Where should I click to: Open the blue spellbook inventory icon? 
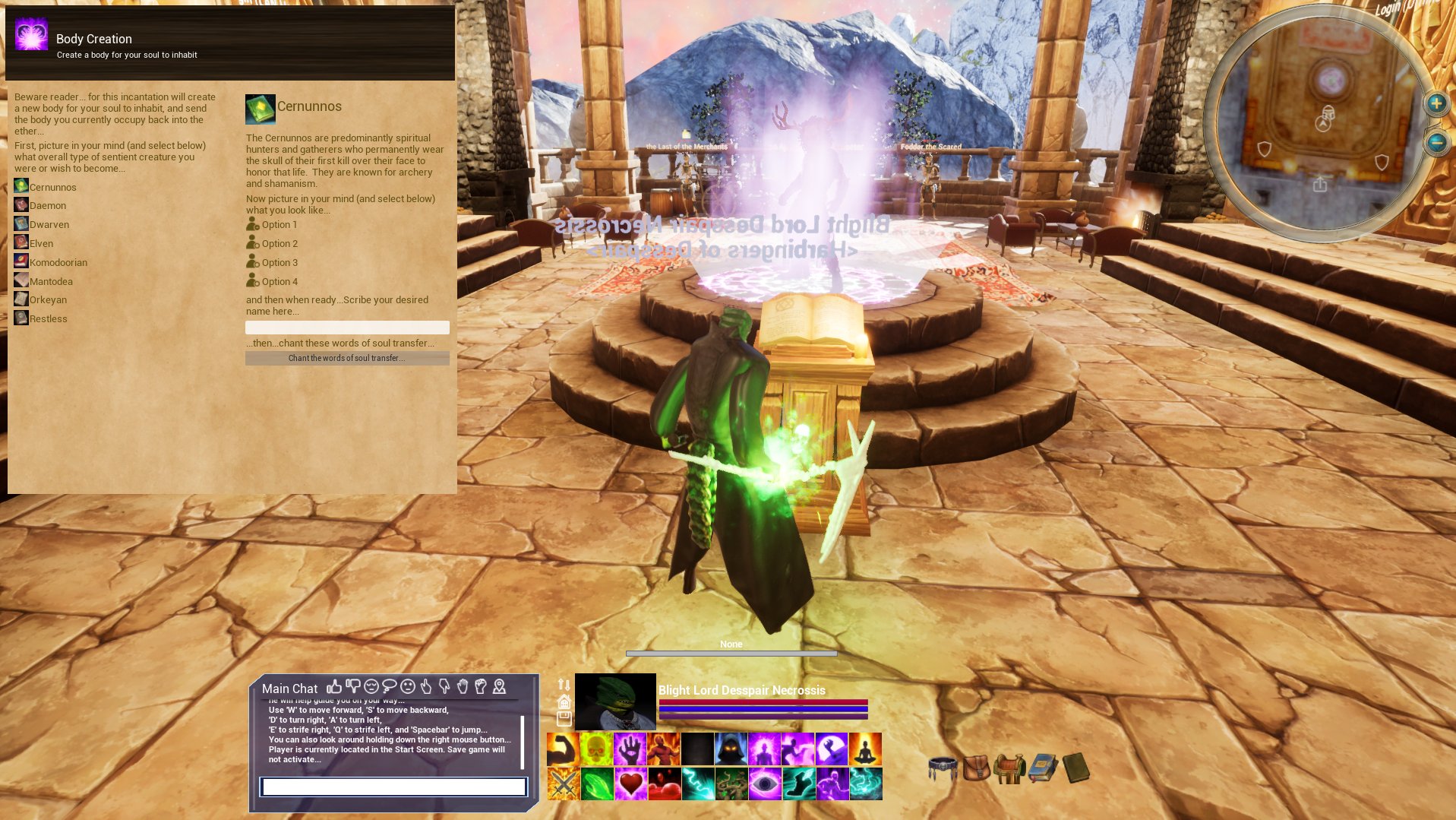[1042, 769]
